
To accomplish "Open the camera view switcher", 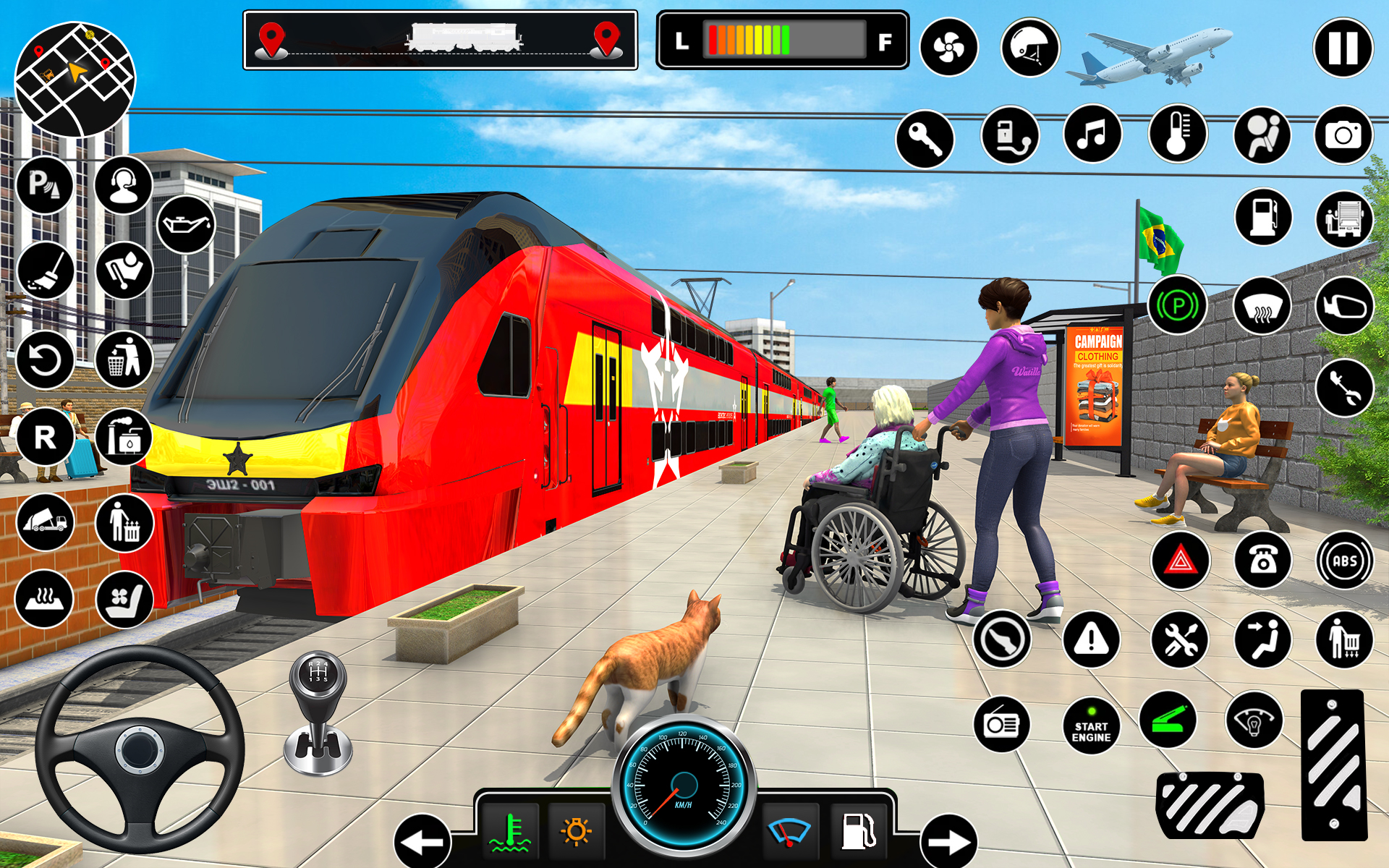I will point(1343,135).
